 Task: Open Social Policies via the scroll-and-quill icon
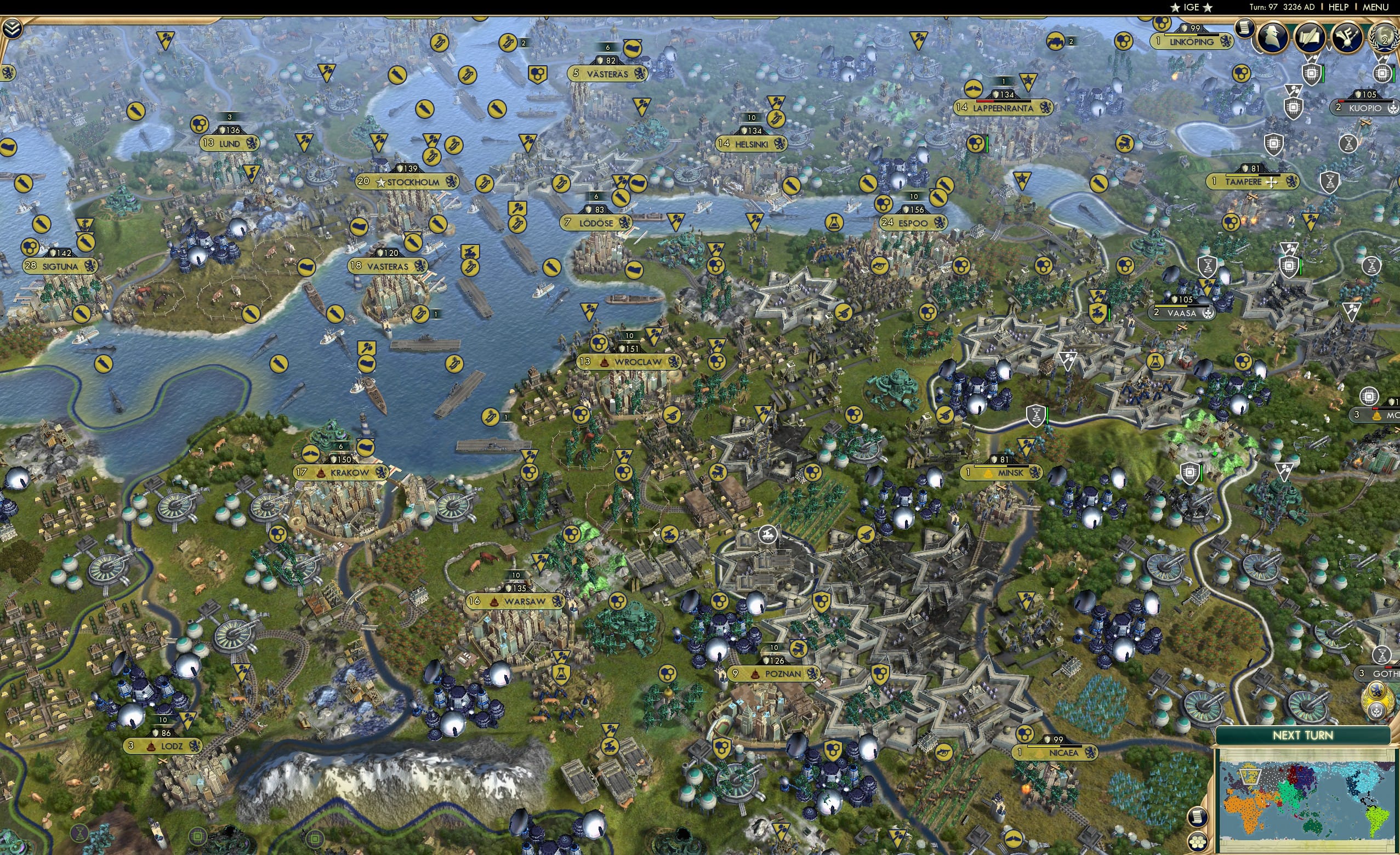pos(1311,37)
